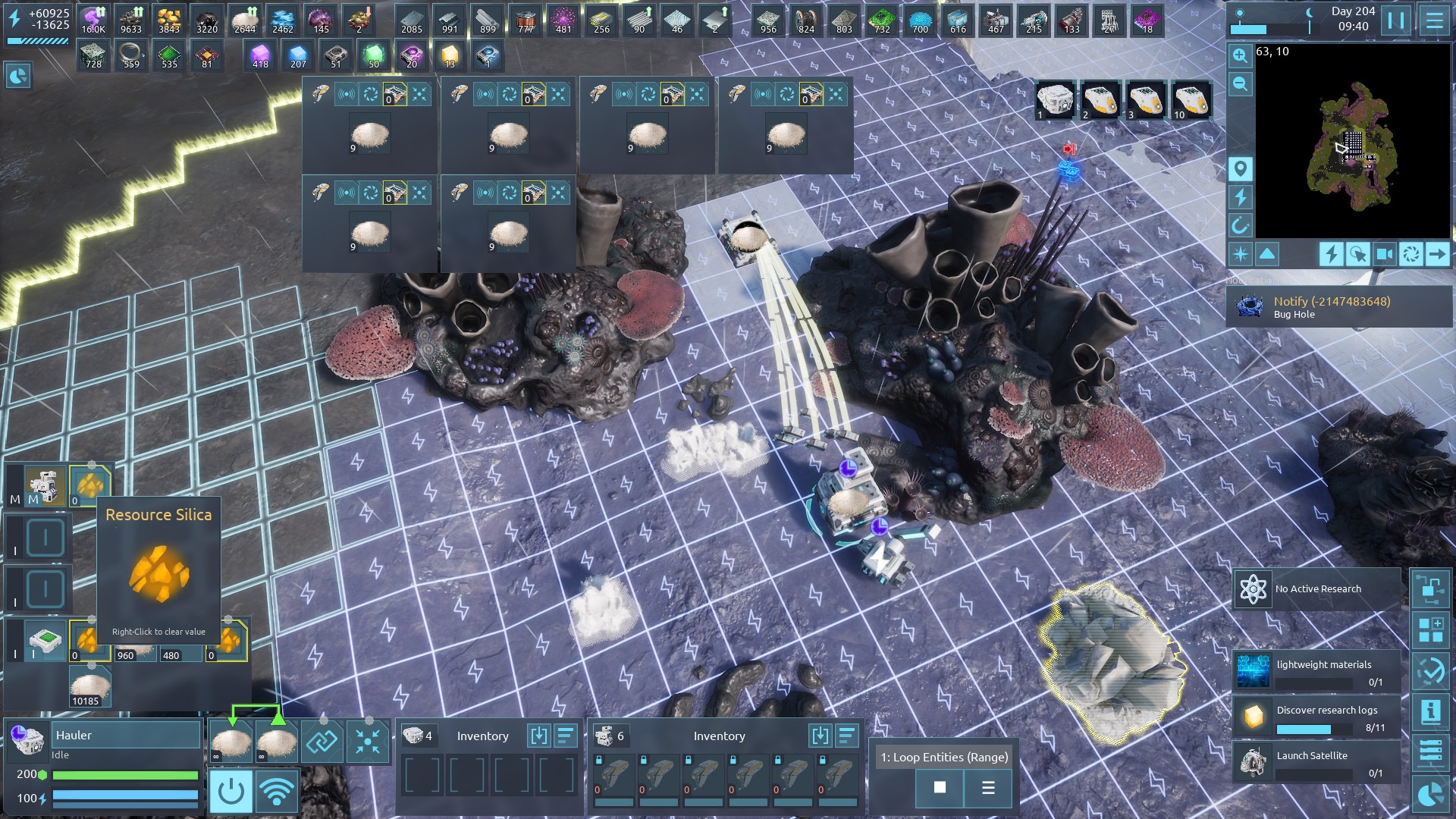Toggle the Hauler's wireless signal button
The width and height of the screenshot is (1456, 819).
[277, 792]
